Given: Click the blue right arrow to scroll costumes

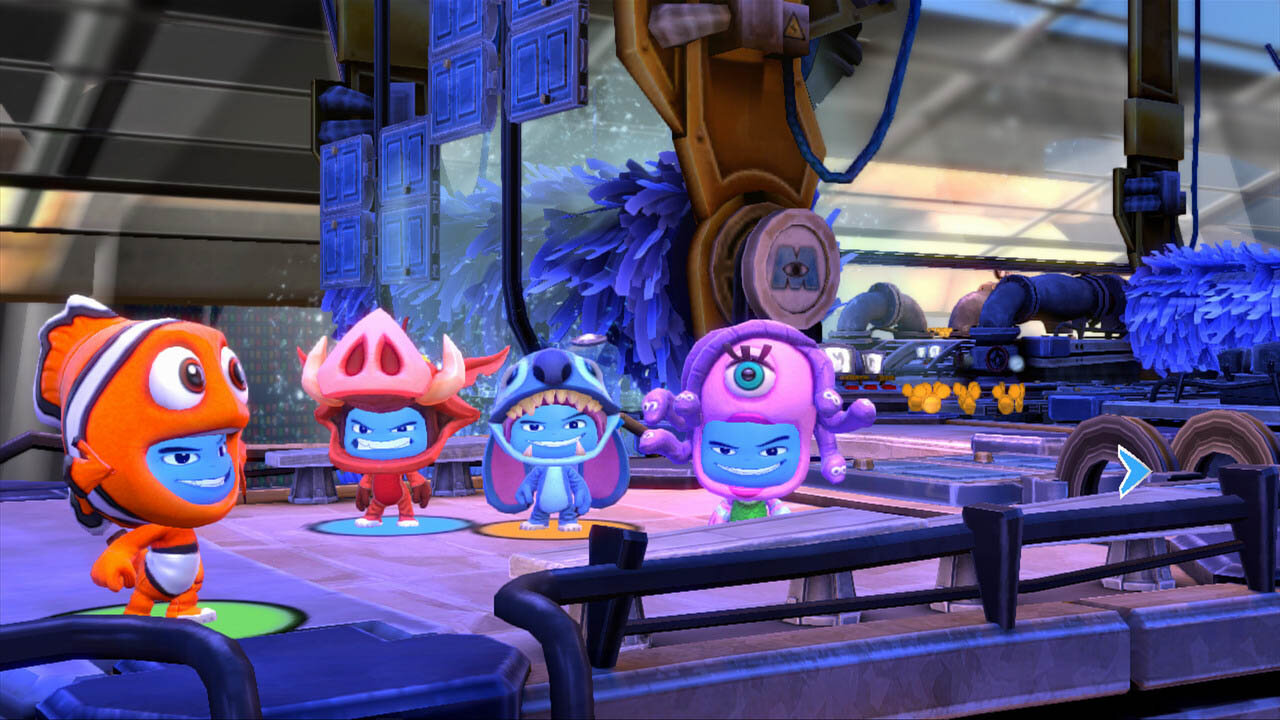Looking at the screenshot, I should point(1133,472).
